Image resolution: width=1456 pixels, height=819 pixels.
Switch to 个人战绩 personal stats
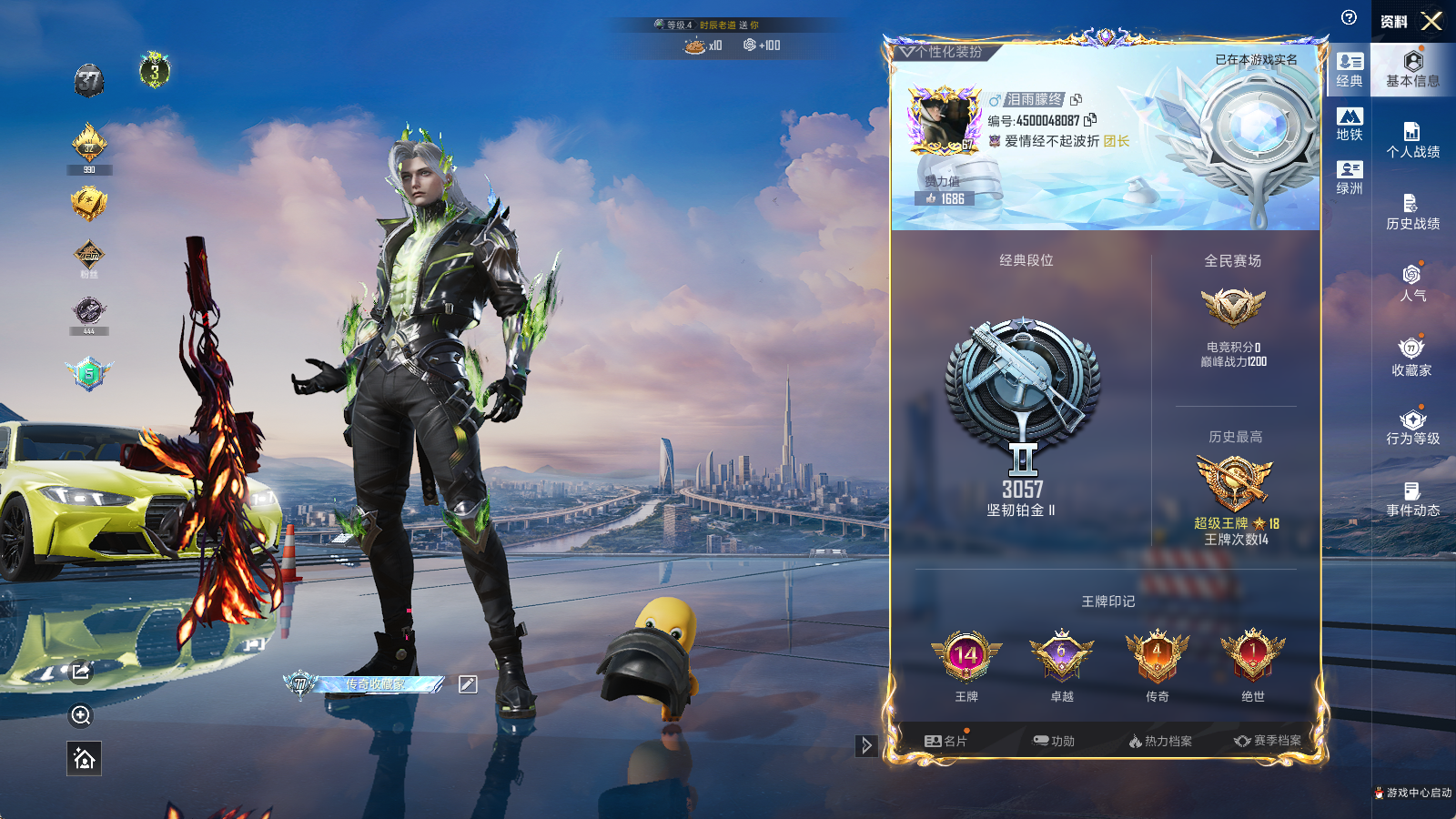click(1412, 140)
